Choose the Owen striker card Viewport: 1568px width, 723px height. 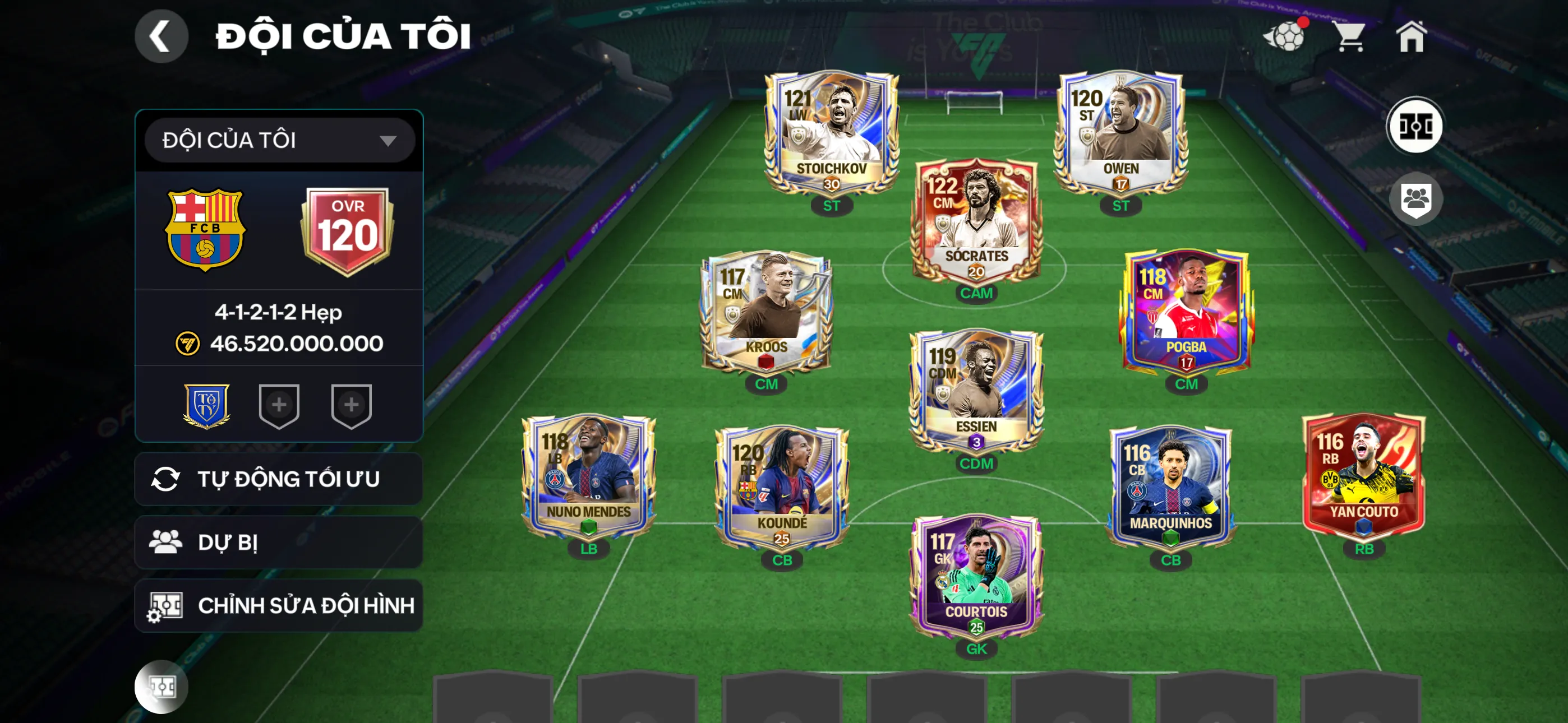pos(1120,133)
